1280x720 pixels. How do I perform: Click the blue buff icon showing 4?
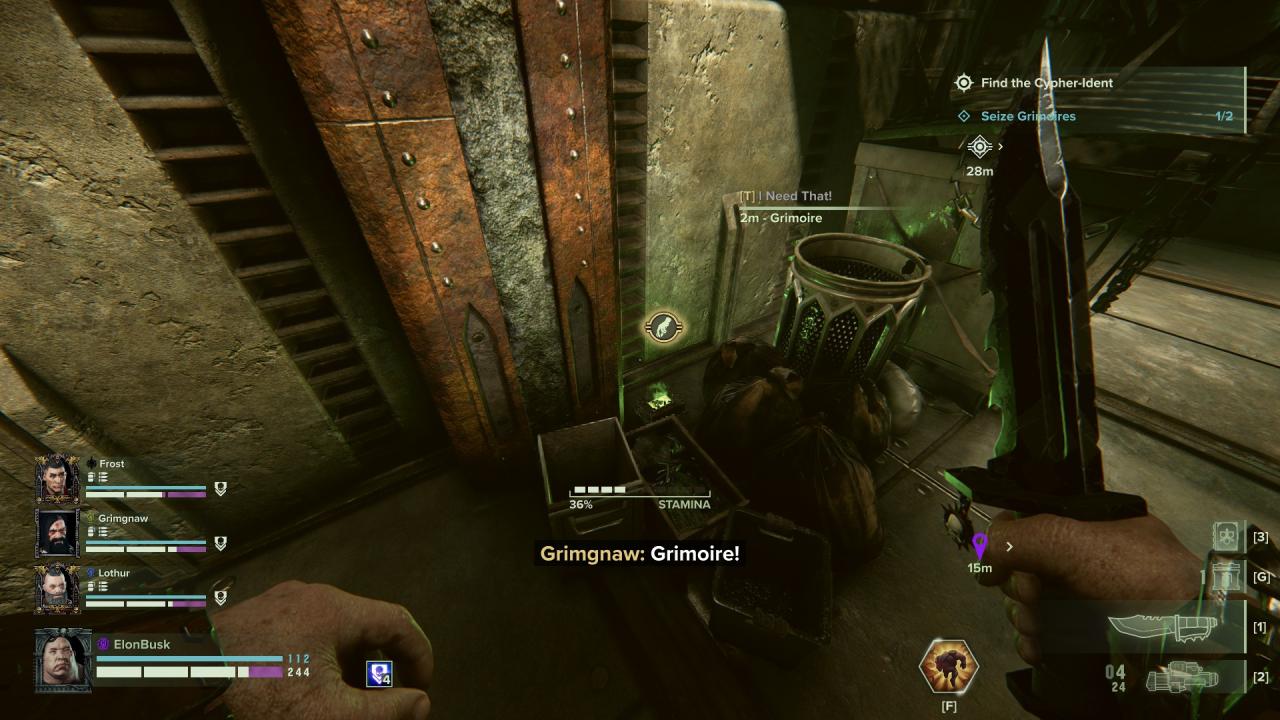(x=379, y=674)
